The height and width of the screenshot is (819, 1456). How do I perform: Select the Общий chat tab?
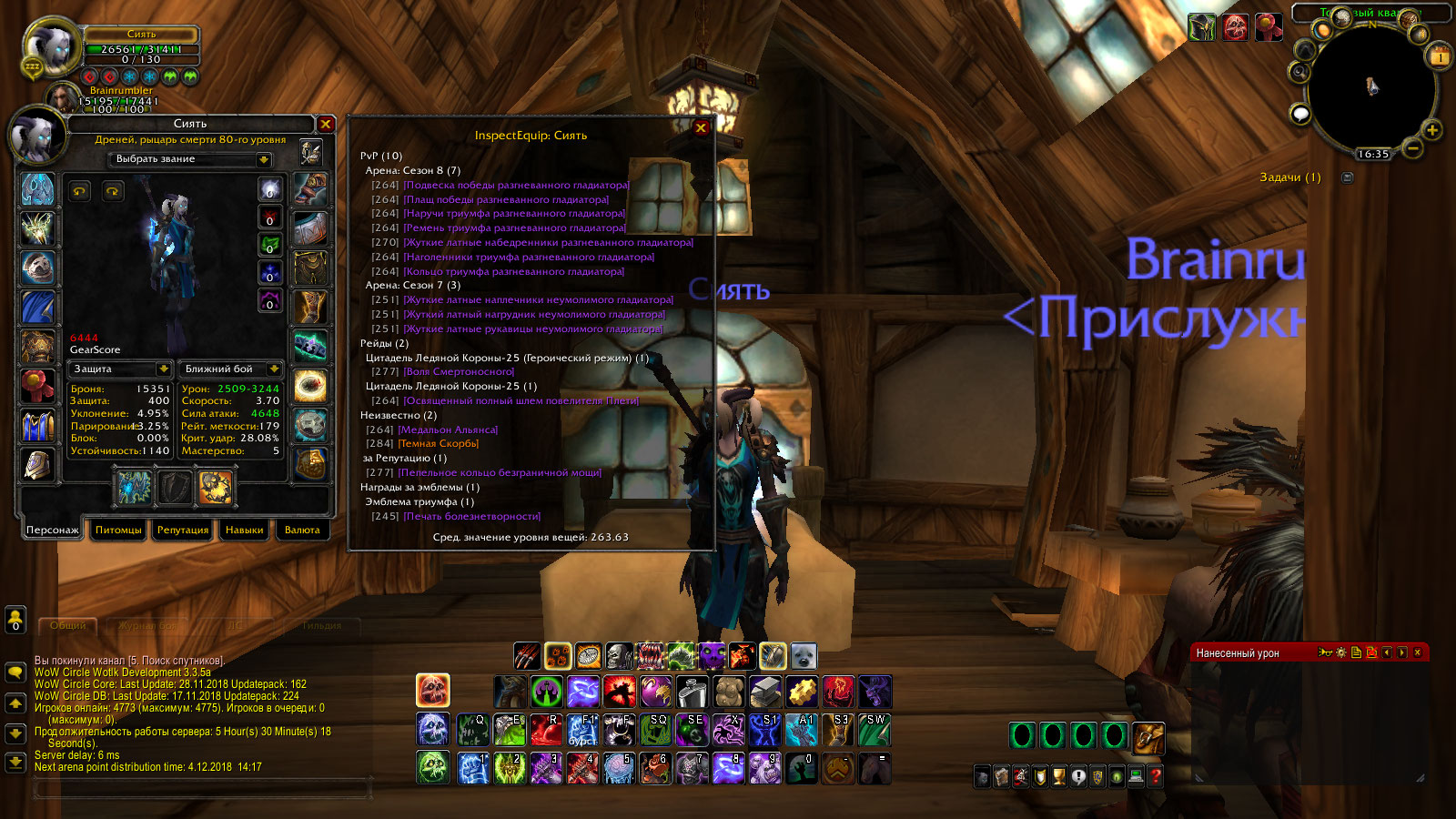click(68, 626)
